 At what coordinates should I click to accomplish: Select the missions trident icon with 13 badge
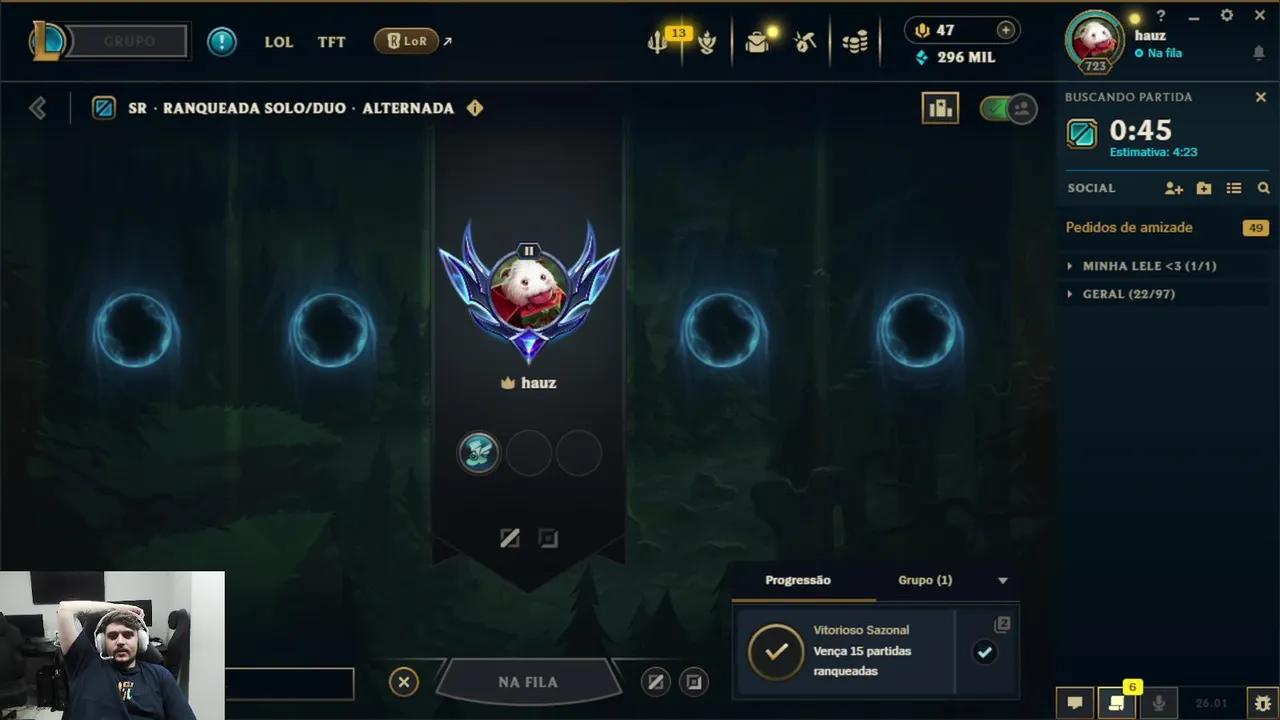(x=656, y=41)
